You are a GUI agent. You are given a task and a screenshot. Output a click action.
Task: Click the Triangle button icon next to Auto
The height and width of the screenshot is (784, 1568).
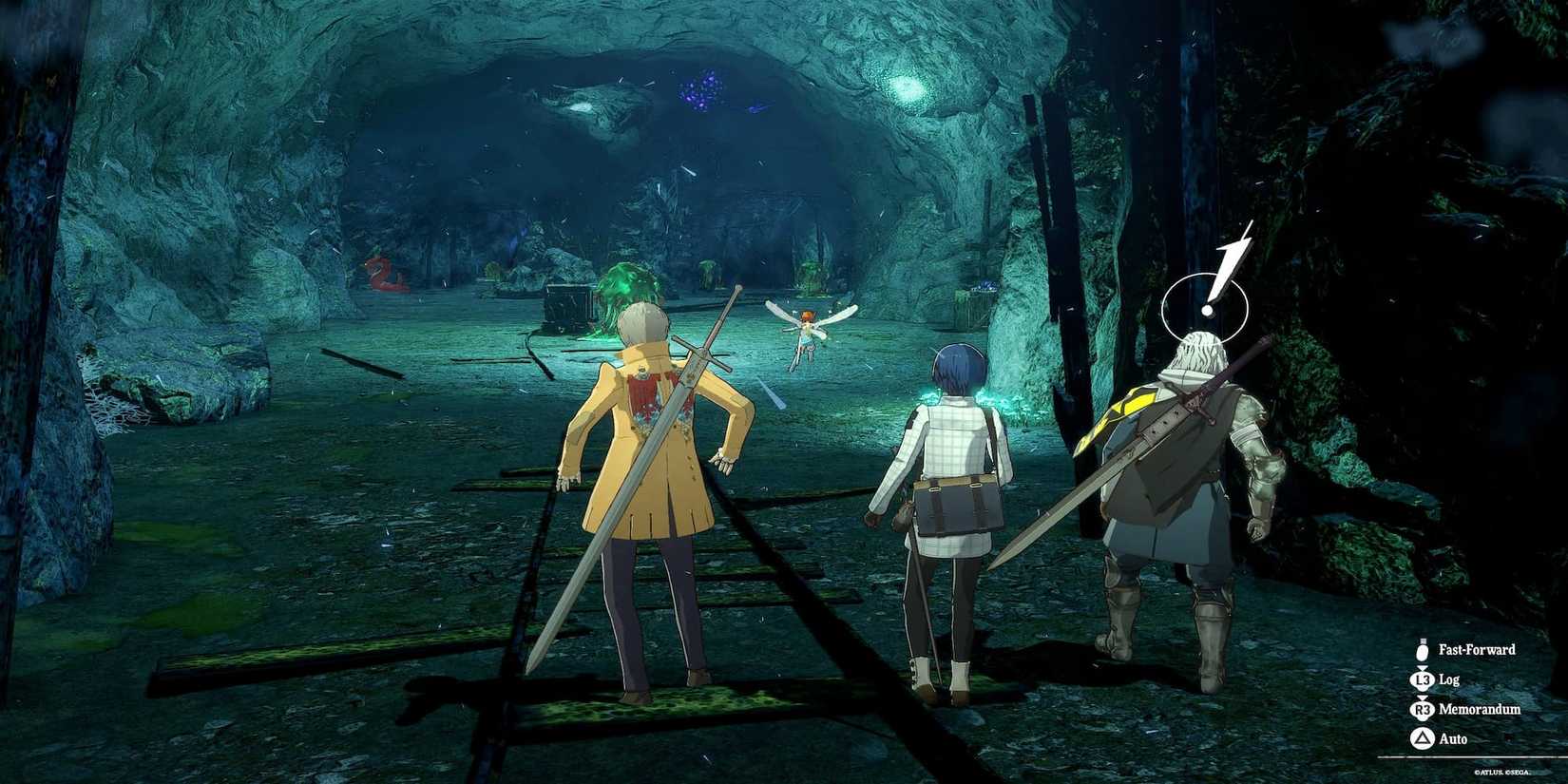pyautogui.click(x=1422, y=737)
